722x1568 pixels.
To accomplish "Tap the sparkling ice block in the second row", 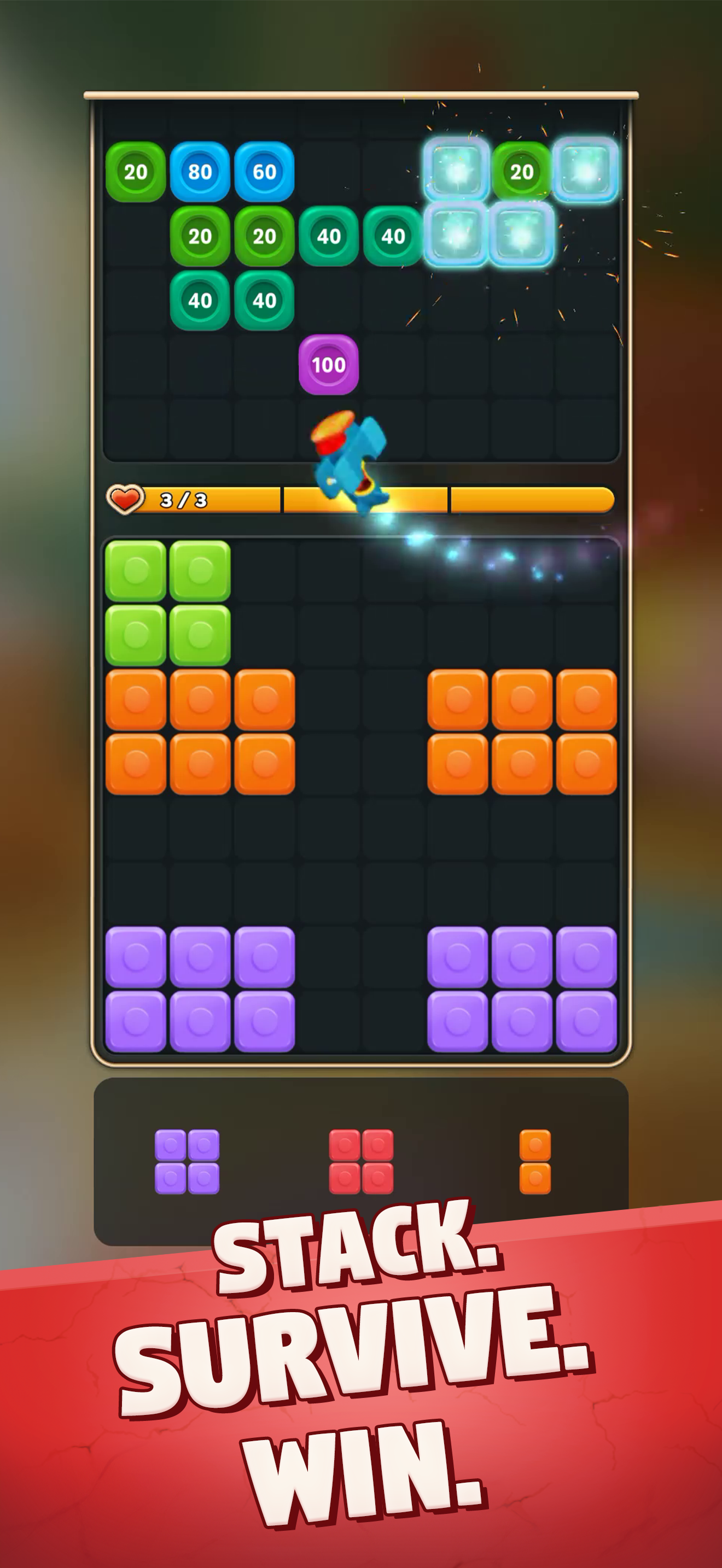I will [457, 236].
